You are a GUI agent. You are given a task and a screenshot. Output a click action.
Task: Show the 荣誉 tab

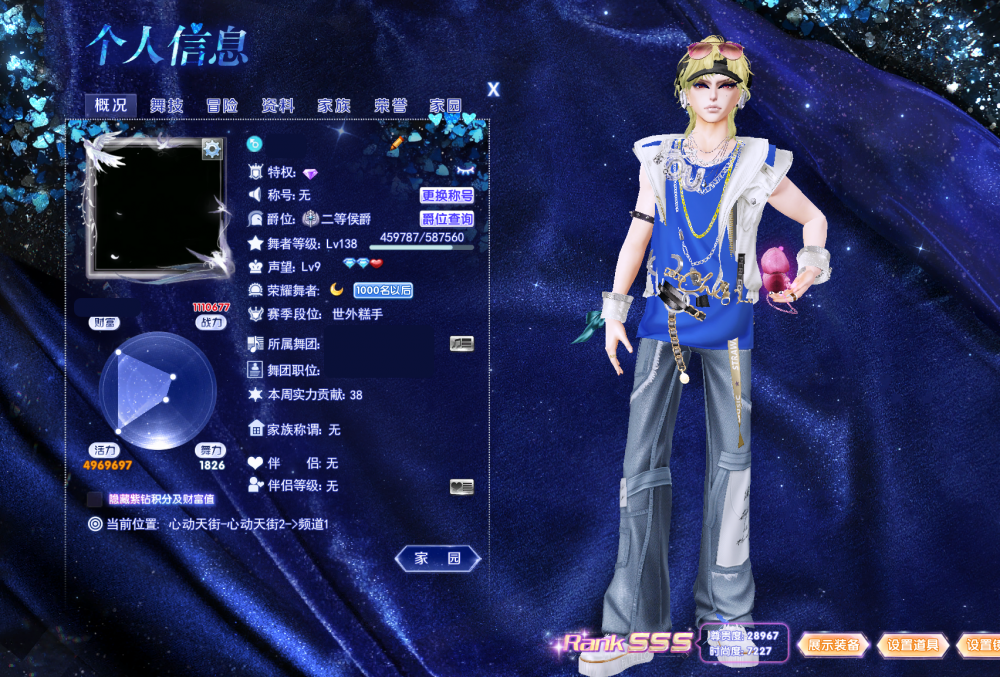pos(390,105)
